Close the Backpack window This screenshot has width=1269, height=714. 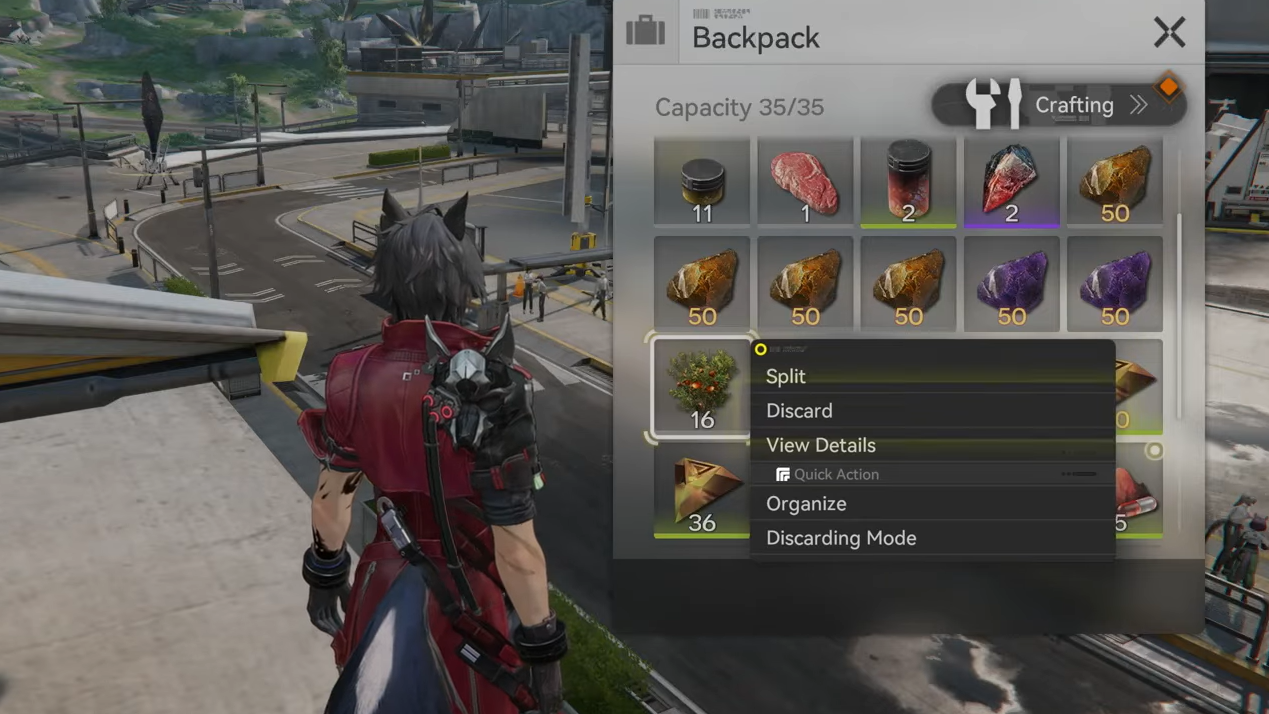click(1169, 33)
